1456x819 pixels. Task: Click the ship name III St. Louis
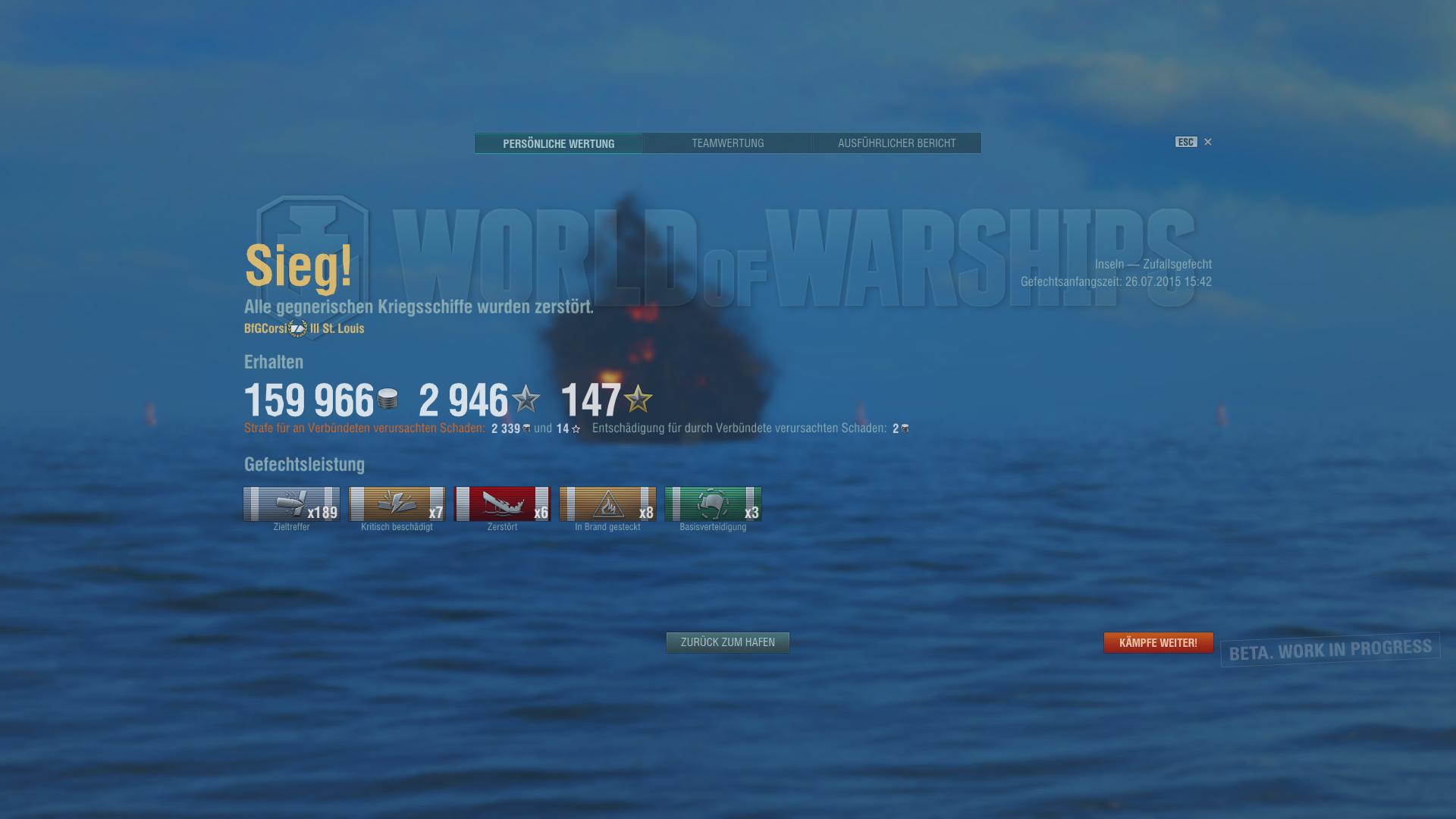pyautogui.click(x=337, y=328)
